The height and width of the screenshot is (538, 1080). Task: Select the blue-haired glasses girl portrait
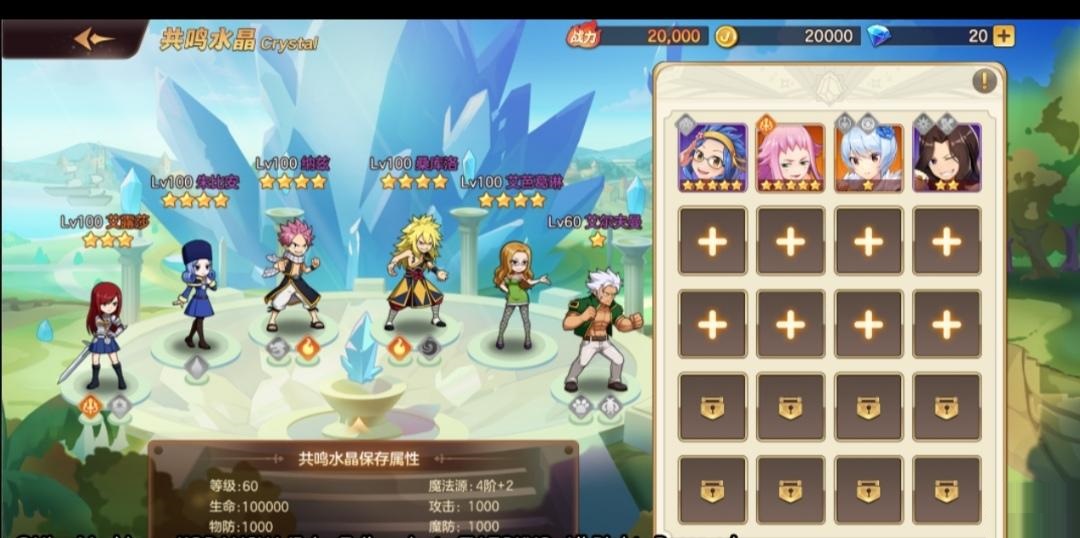point(712,157)
